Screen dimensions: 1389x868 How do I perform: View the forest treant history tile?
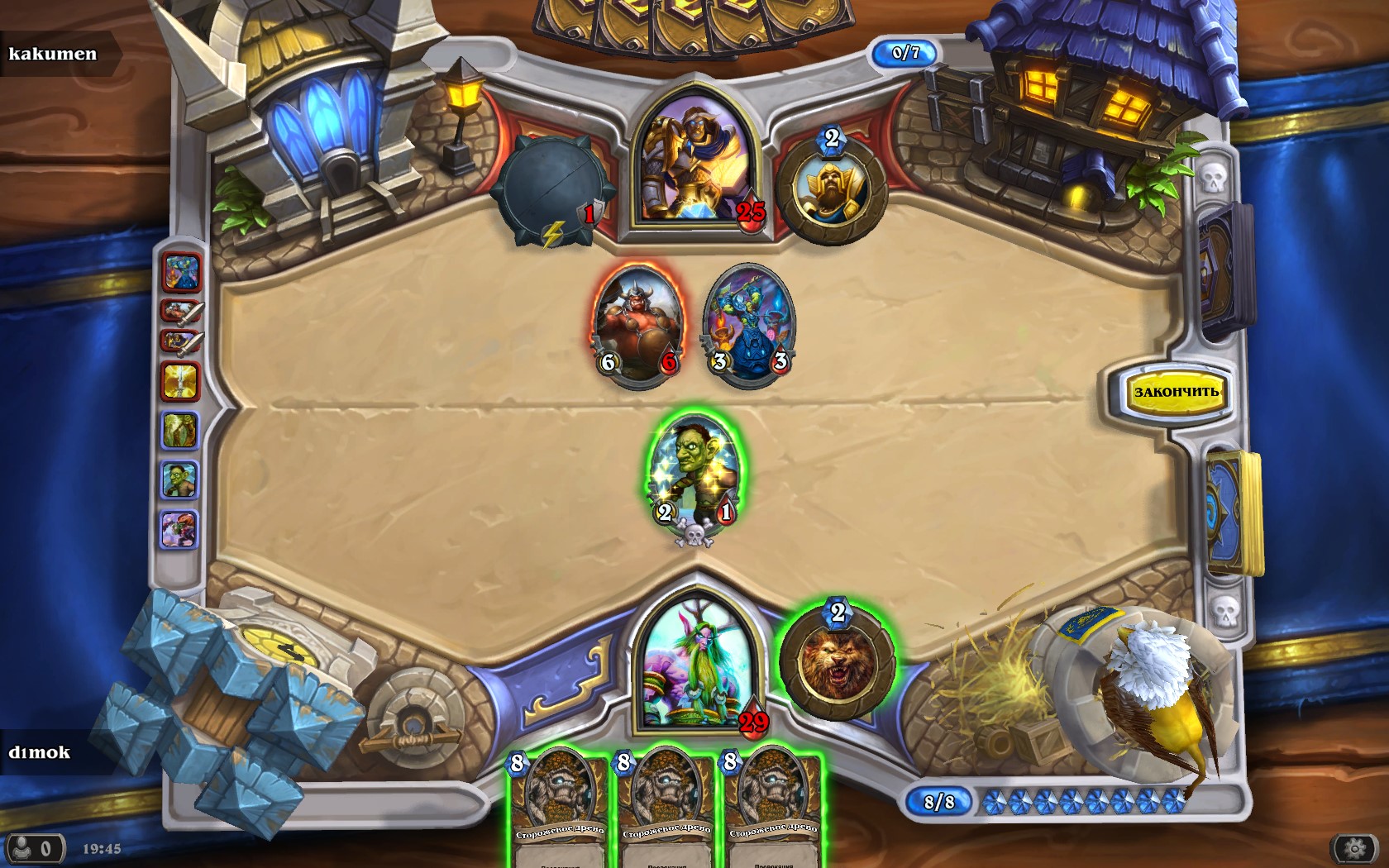point(180,430)
